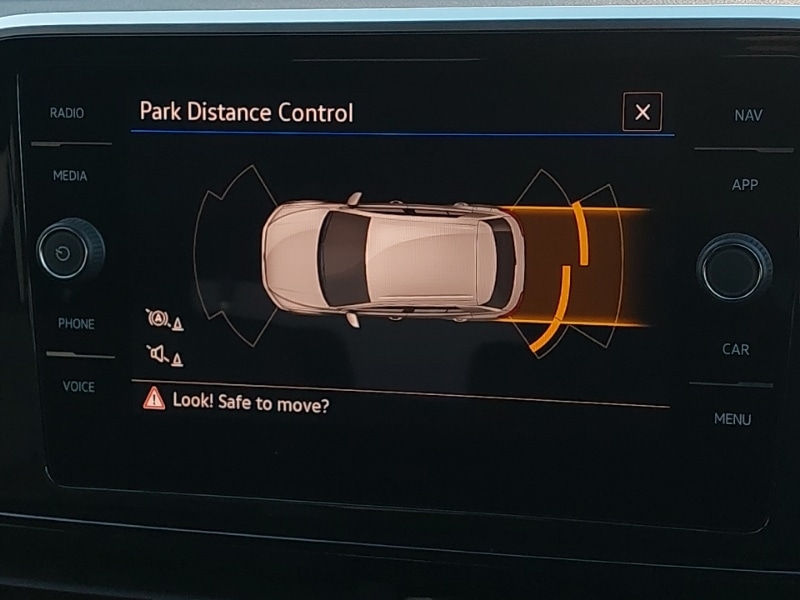
Task: Open the APP menu
Action: click(745, 185)
